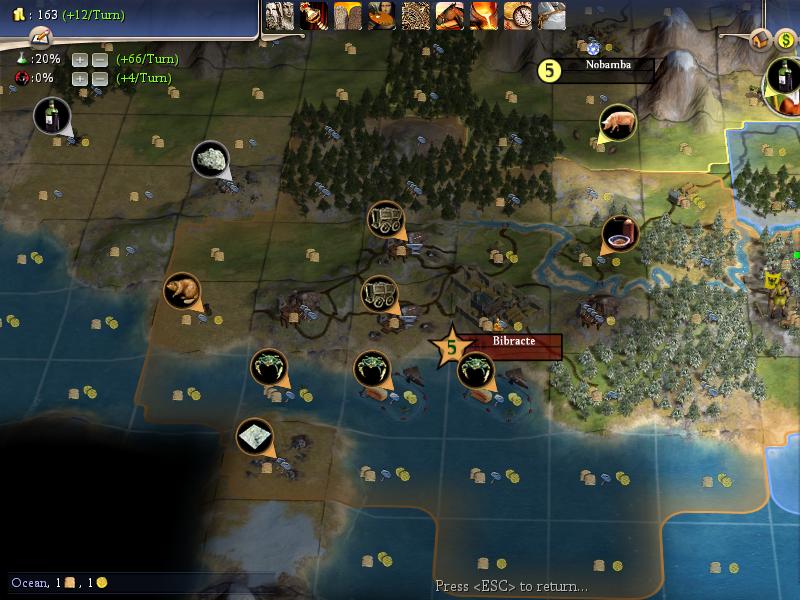
Task: Pick the compass technology icon
Action: 517,15
